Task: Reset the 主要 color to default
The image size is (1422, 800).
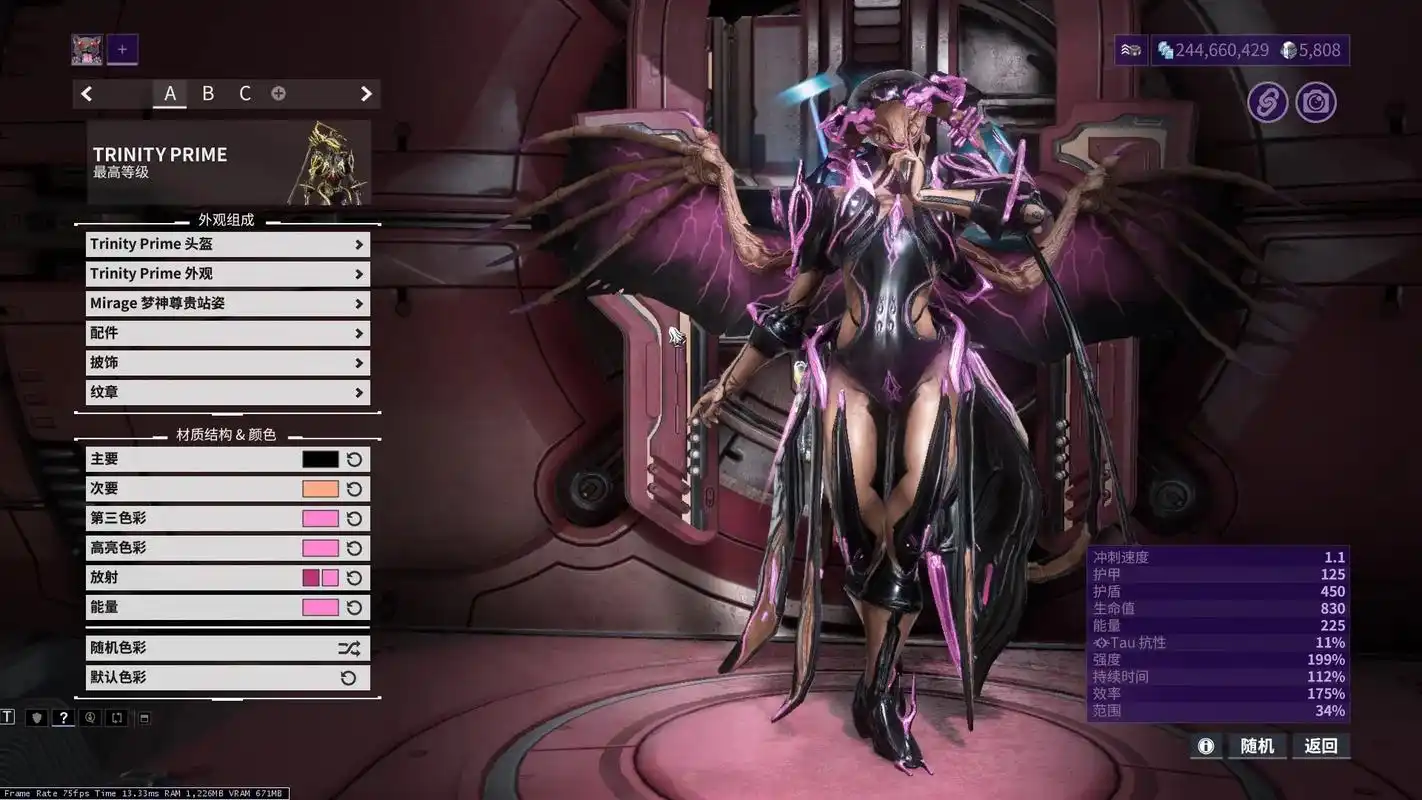Action: pyautogui.click(x=355, y=458)
